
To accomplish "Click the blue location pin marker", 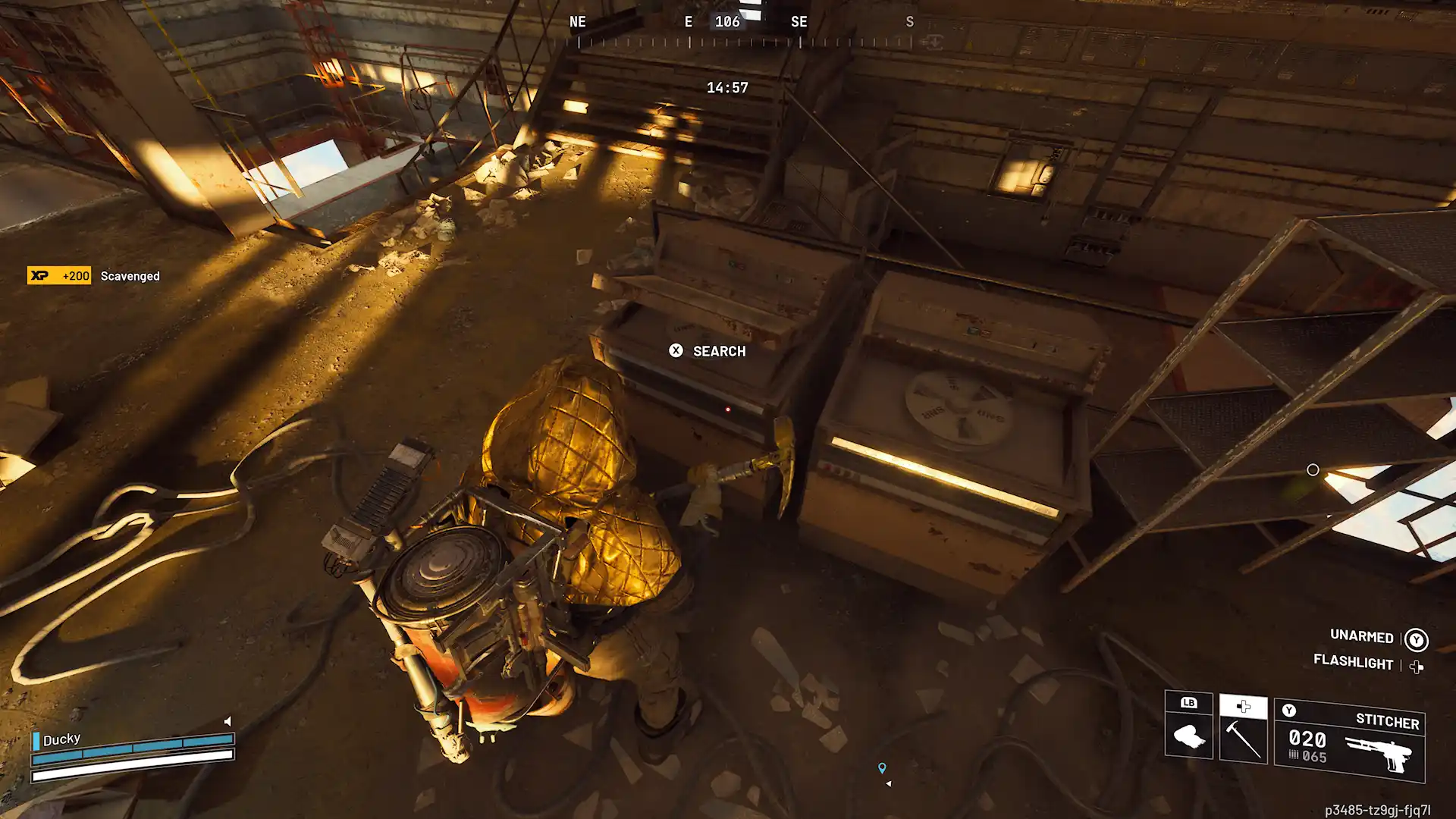I will tap(882, 768).
